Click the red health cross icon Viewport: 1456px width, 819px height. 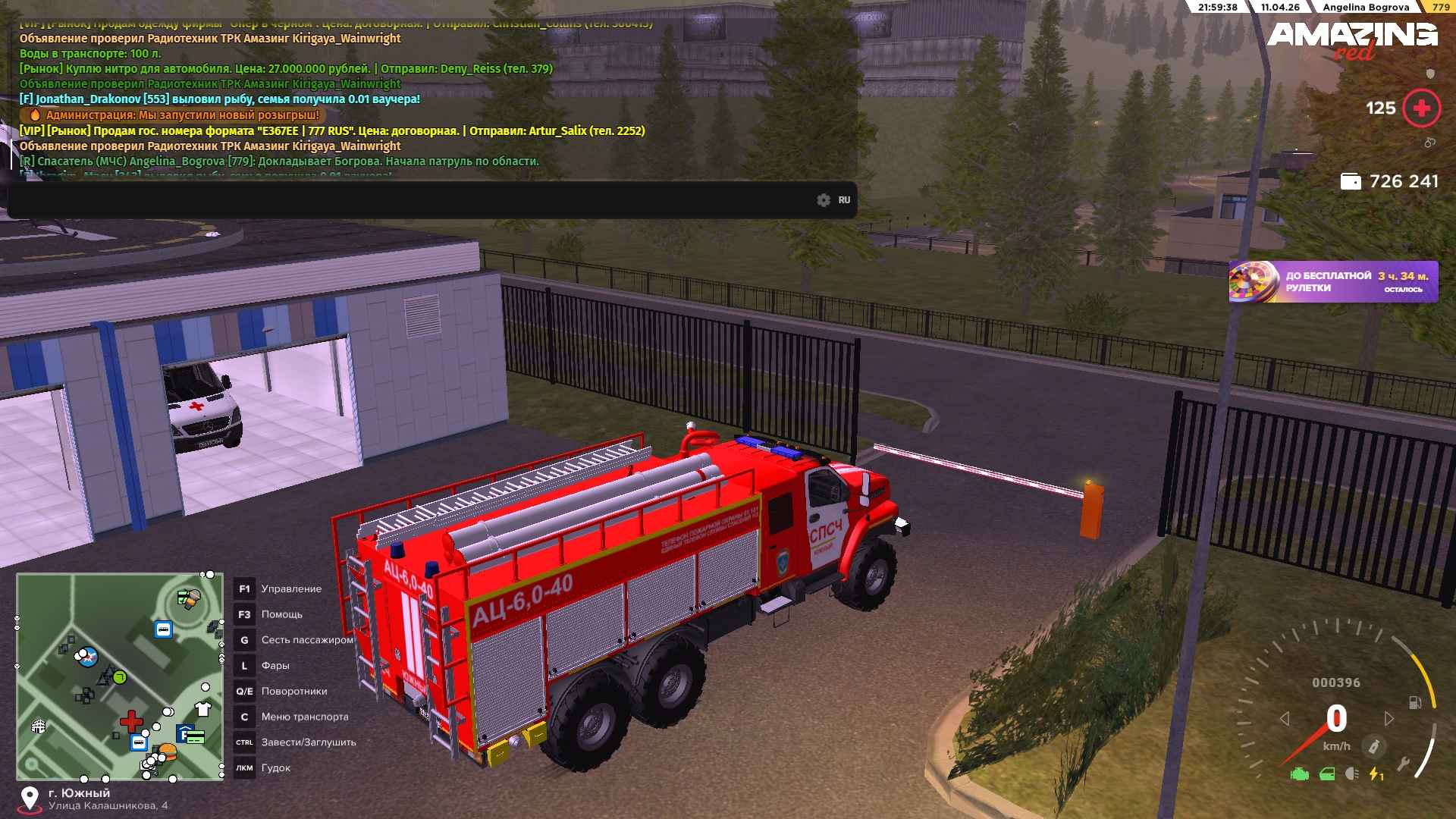(1421, 108)
